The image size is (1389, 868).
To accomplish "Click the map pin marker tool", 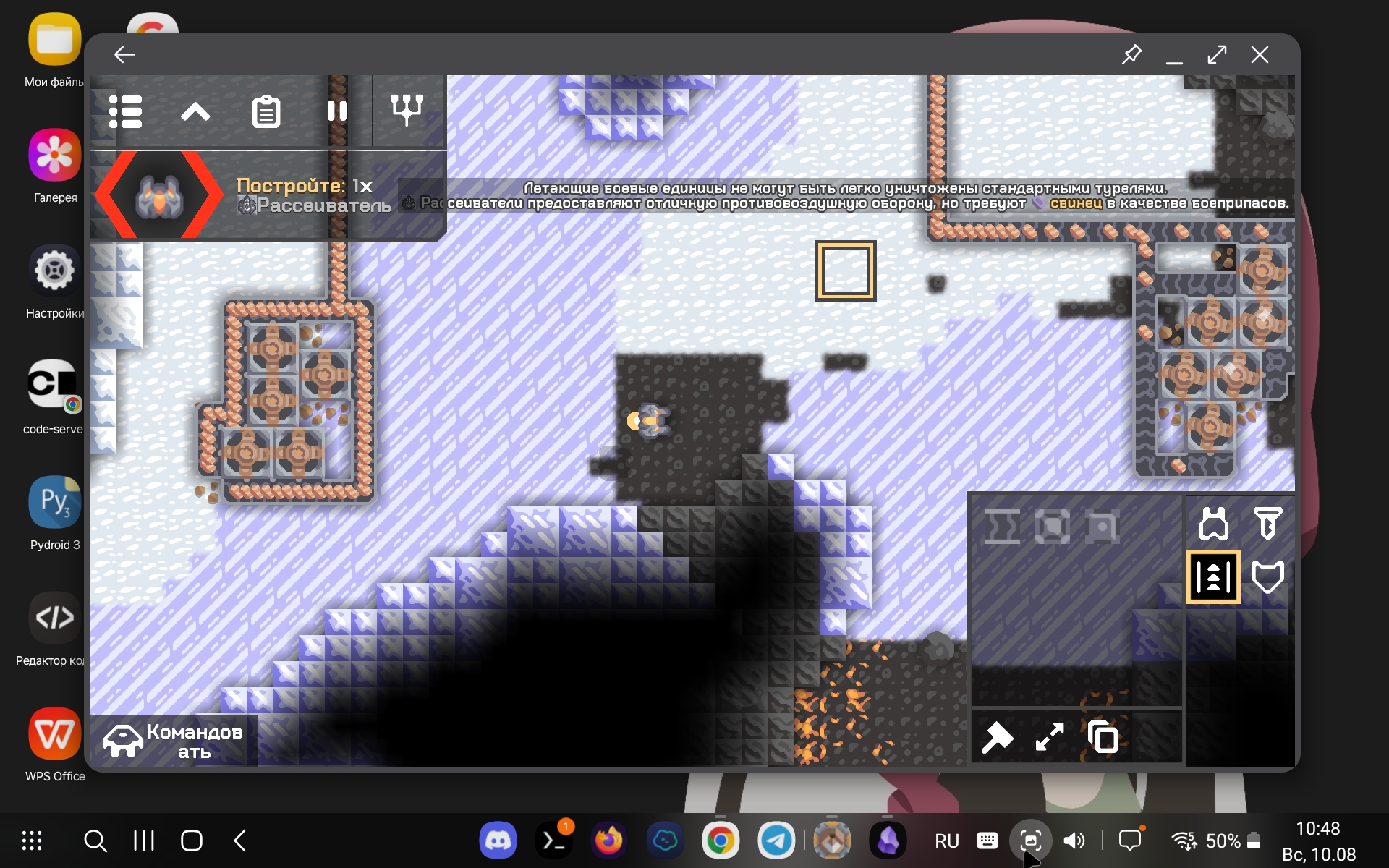I will 998,737.
